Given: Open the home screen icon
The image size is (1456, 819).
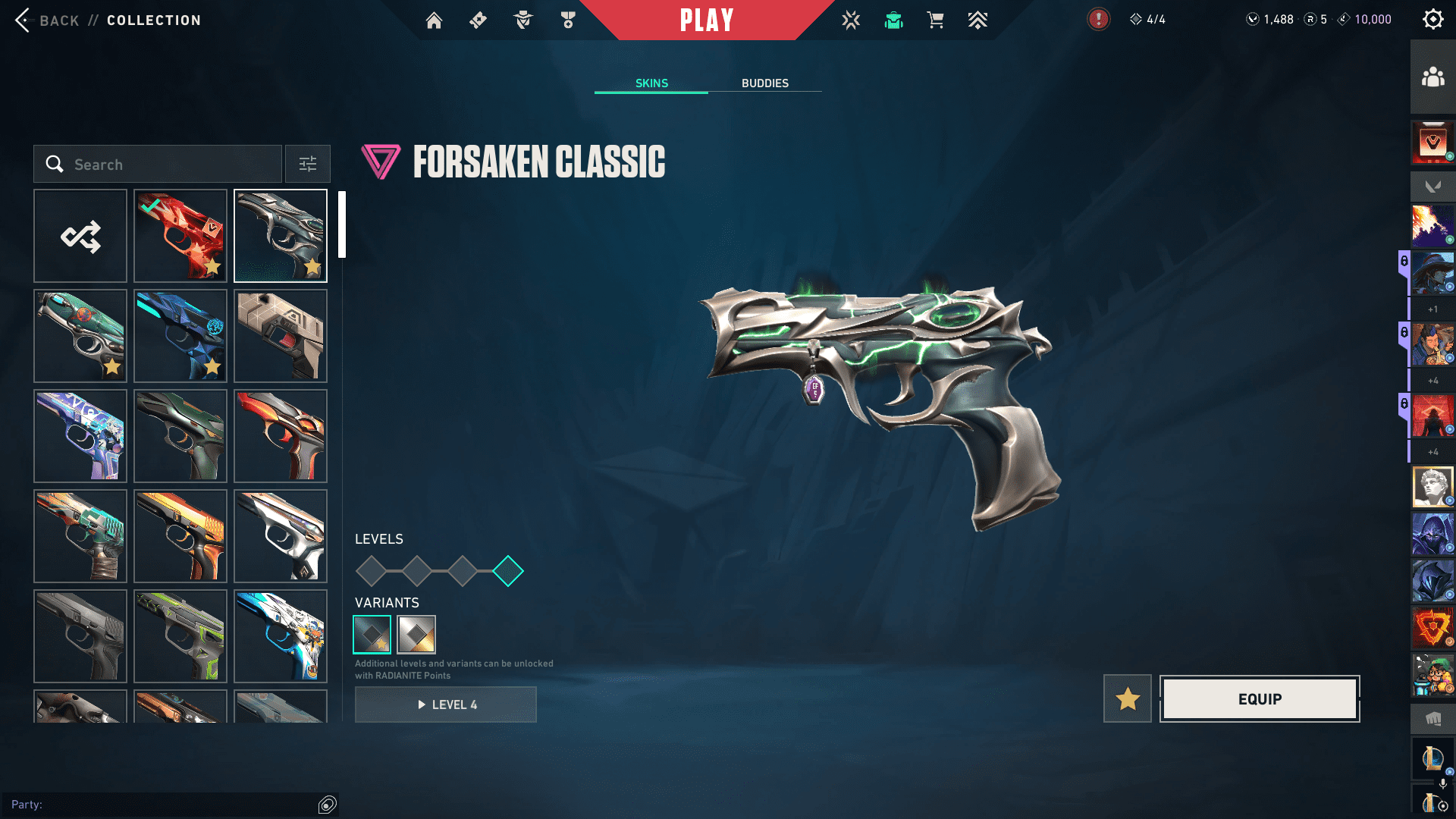Looking at the screenshot, I should [x=434, y=20].
